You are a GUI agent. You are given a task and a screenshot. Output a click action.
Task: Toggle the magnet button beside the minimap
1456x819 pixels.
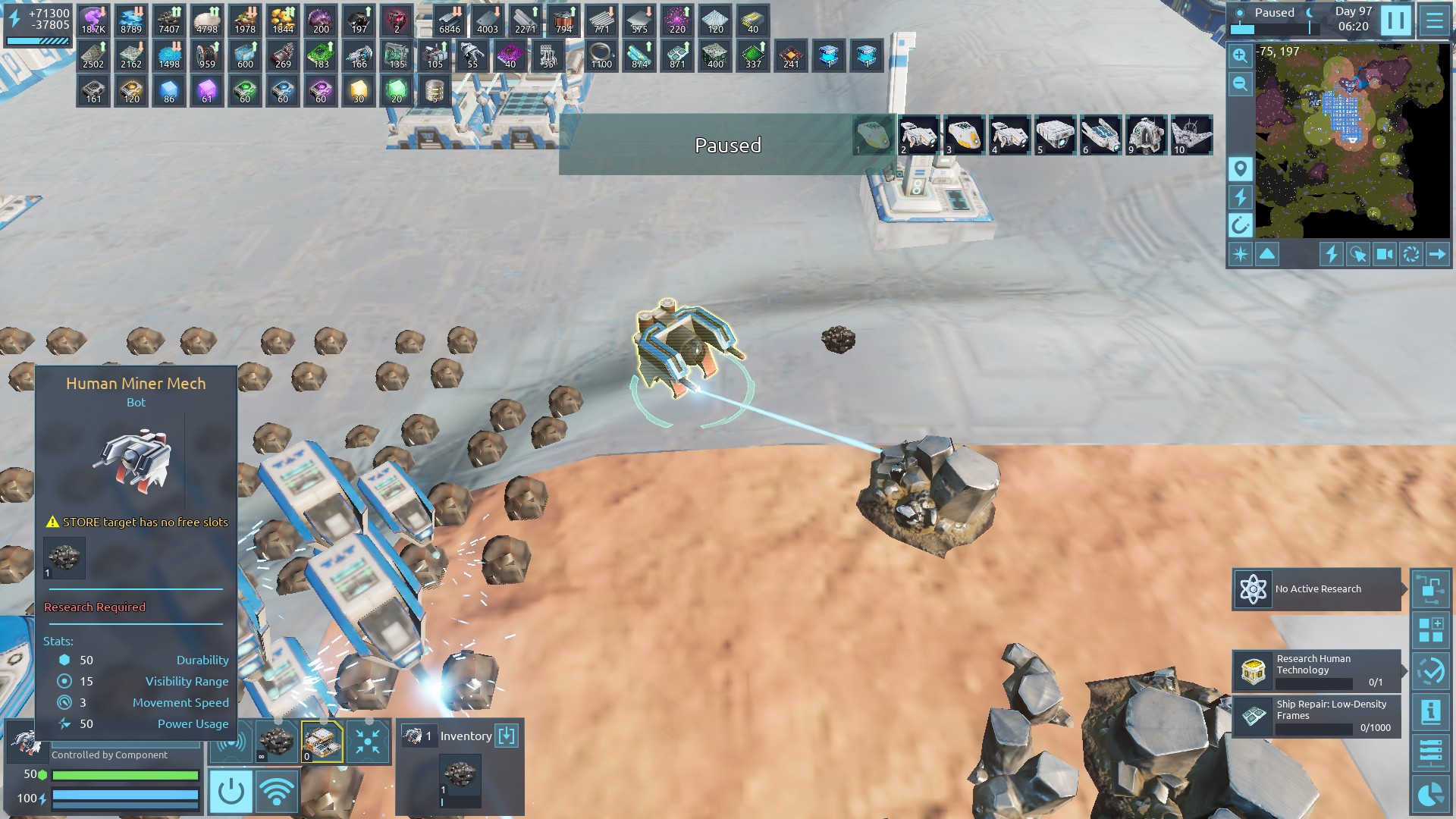pyautogui.click(x=1241, y=225)
